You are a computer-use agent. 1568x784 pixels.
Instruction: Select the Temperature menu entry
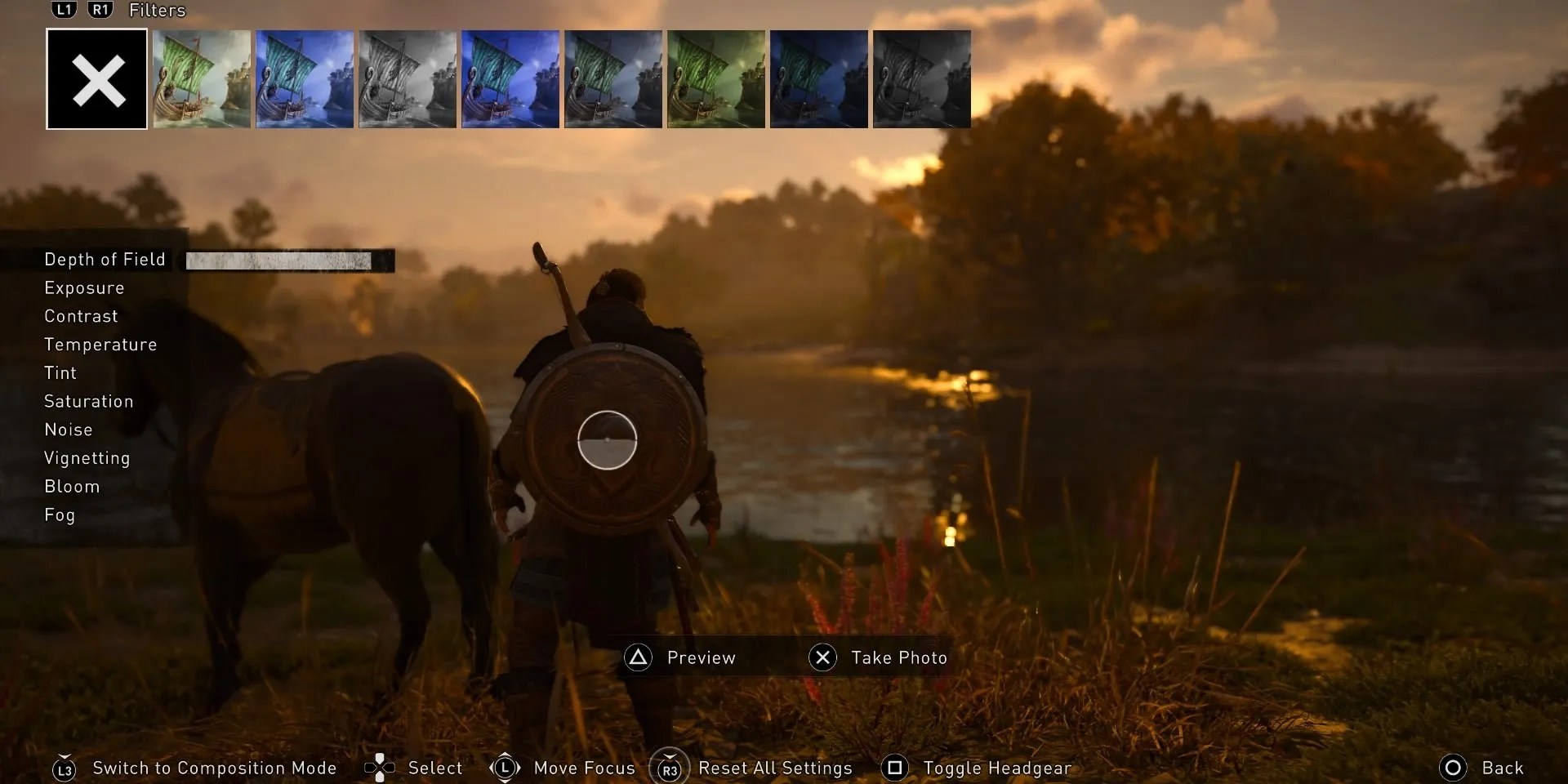click(x=100, y=344)
